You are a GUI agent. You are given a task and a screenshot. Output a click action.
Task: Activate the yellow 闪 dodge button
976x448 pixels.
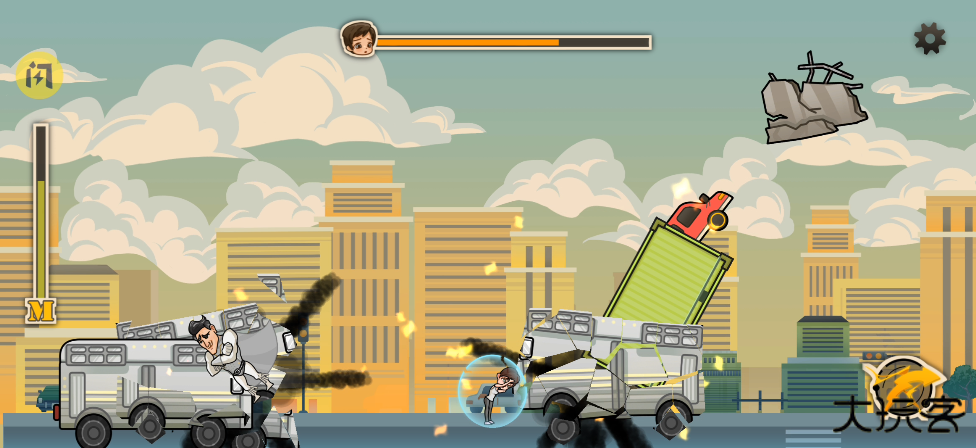pyautogui.click(x=39, y=75)
